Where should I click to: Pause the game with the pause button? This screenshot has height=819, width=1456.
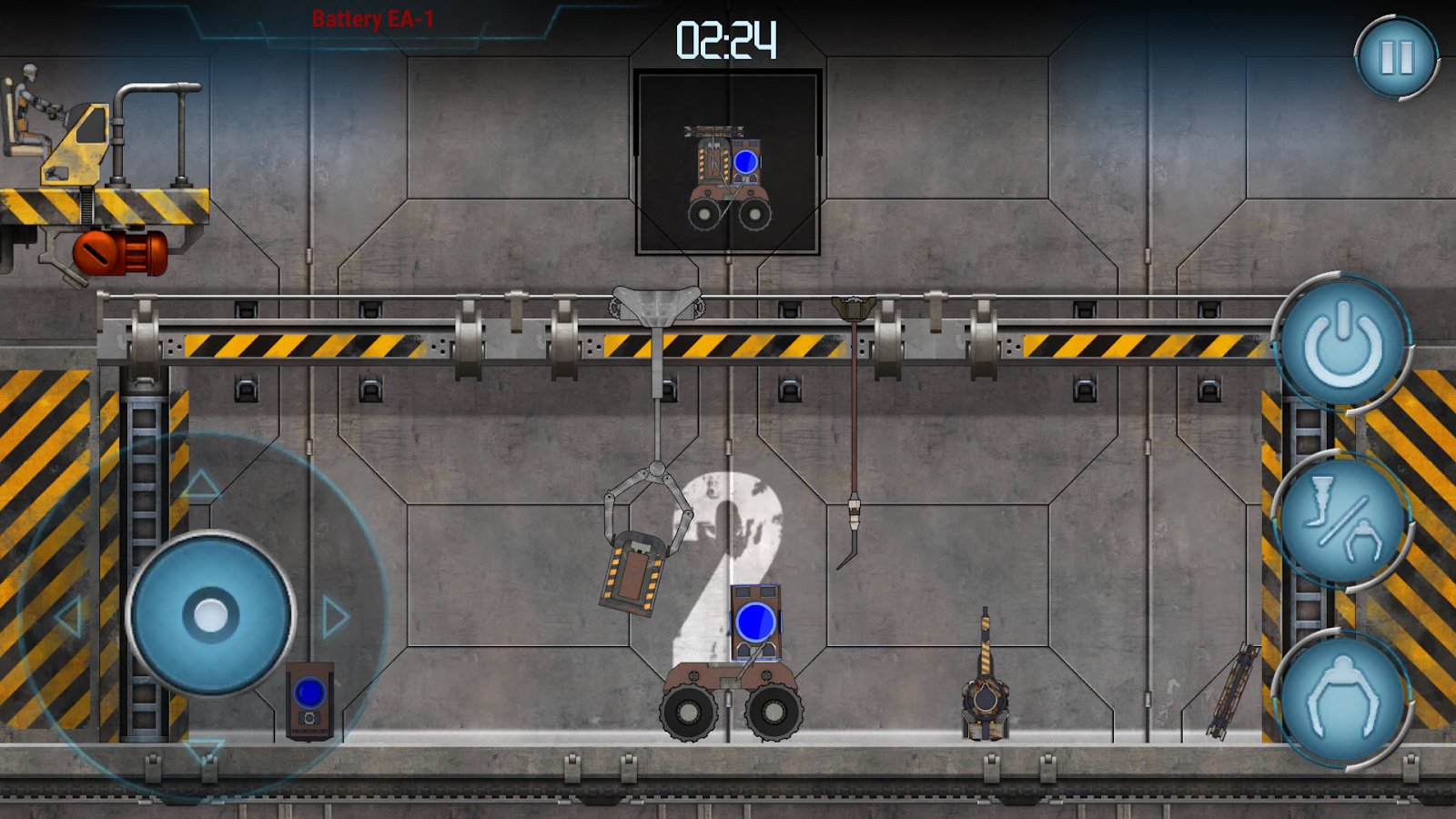click(1396, 57)
